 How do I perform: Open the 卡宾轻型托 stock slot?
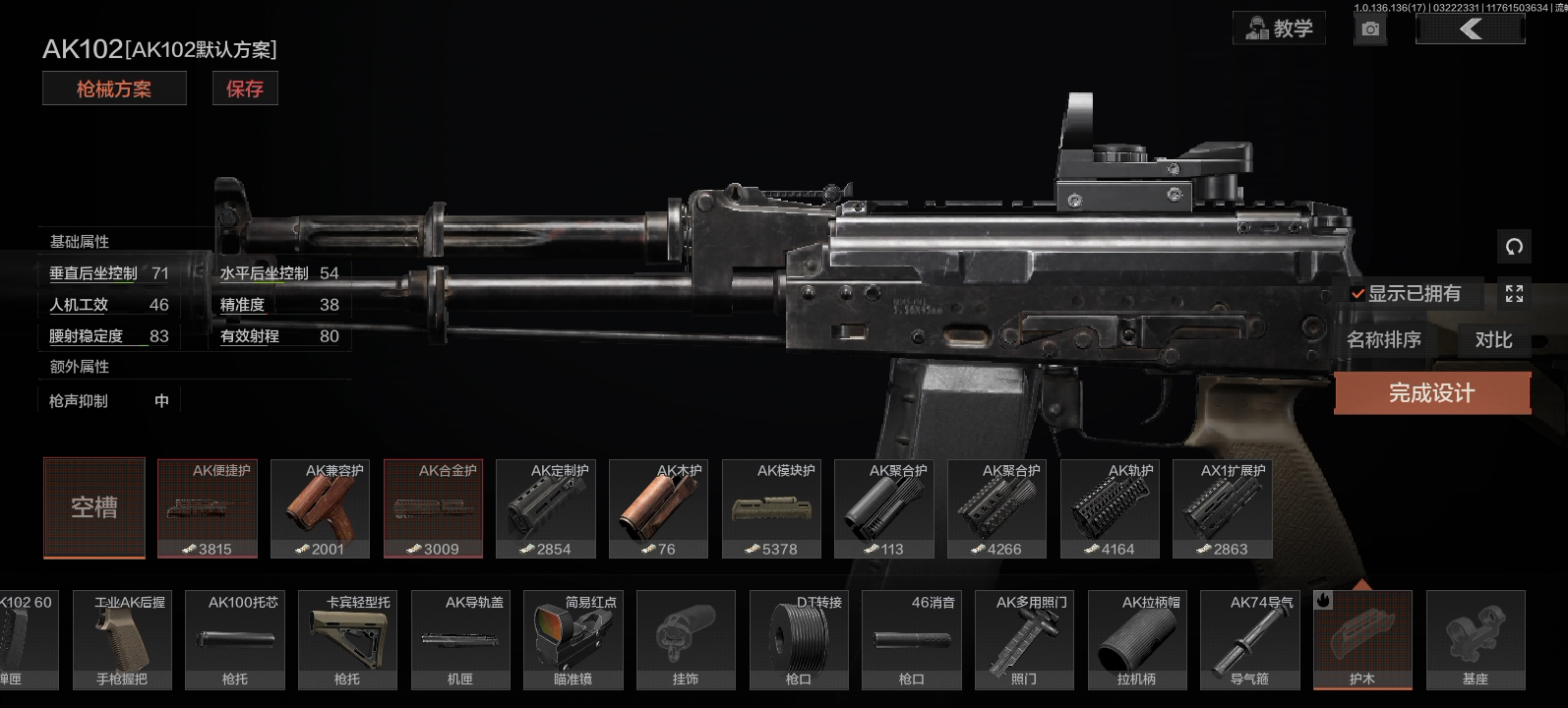(x=347, y=639)
